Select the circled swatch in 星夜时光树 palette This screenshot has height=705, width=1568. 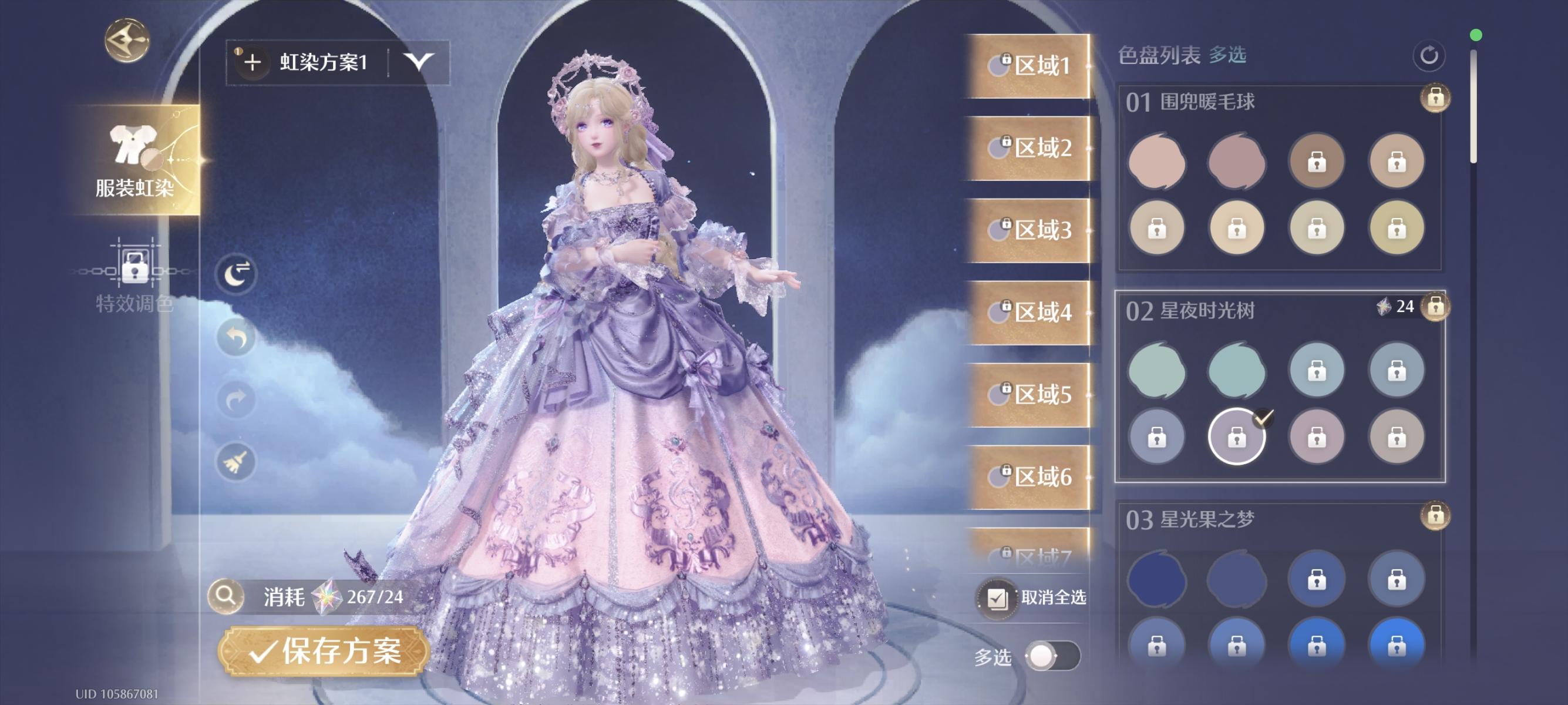pyautogui.click(x=1236, y=437)
